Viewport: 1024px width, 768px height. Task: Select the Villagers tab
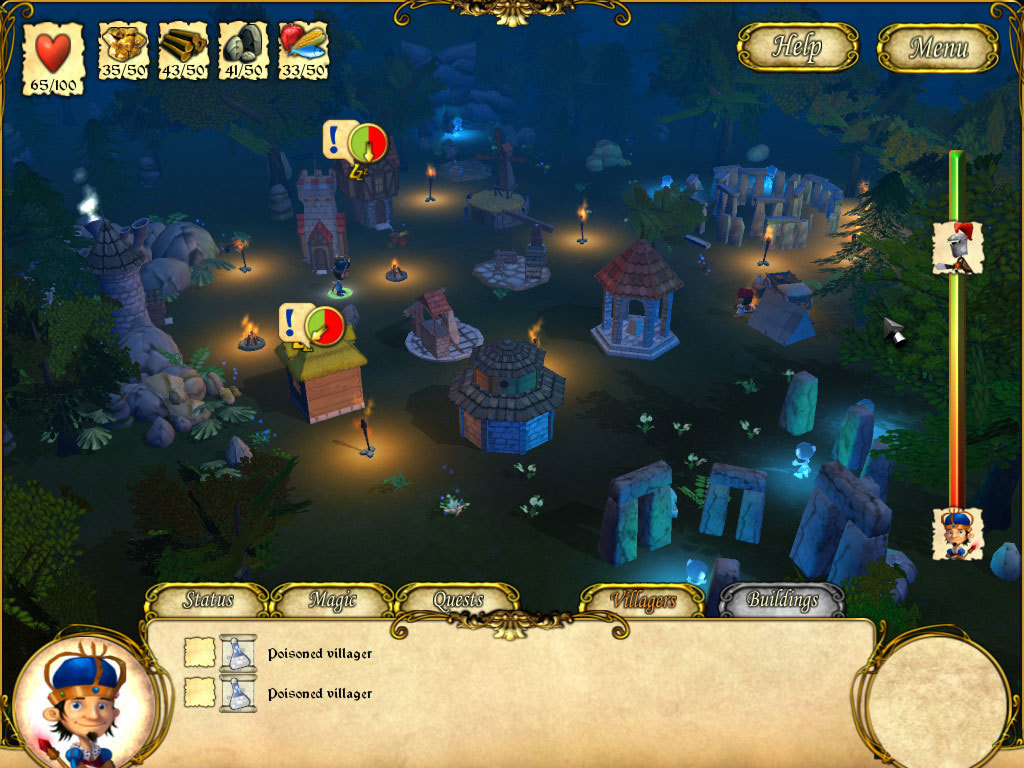[x=643, y=601]
